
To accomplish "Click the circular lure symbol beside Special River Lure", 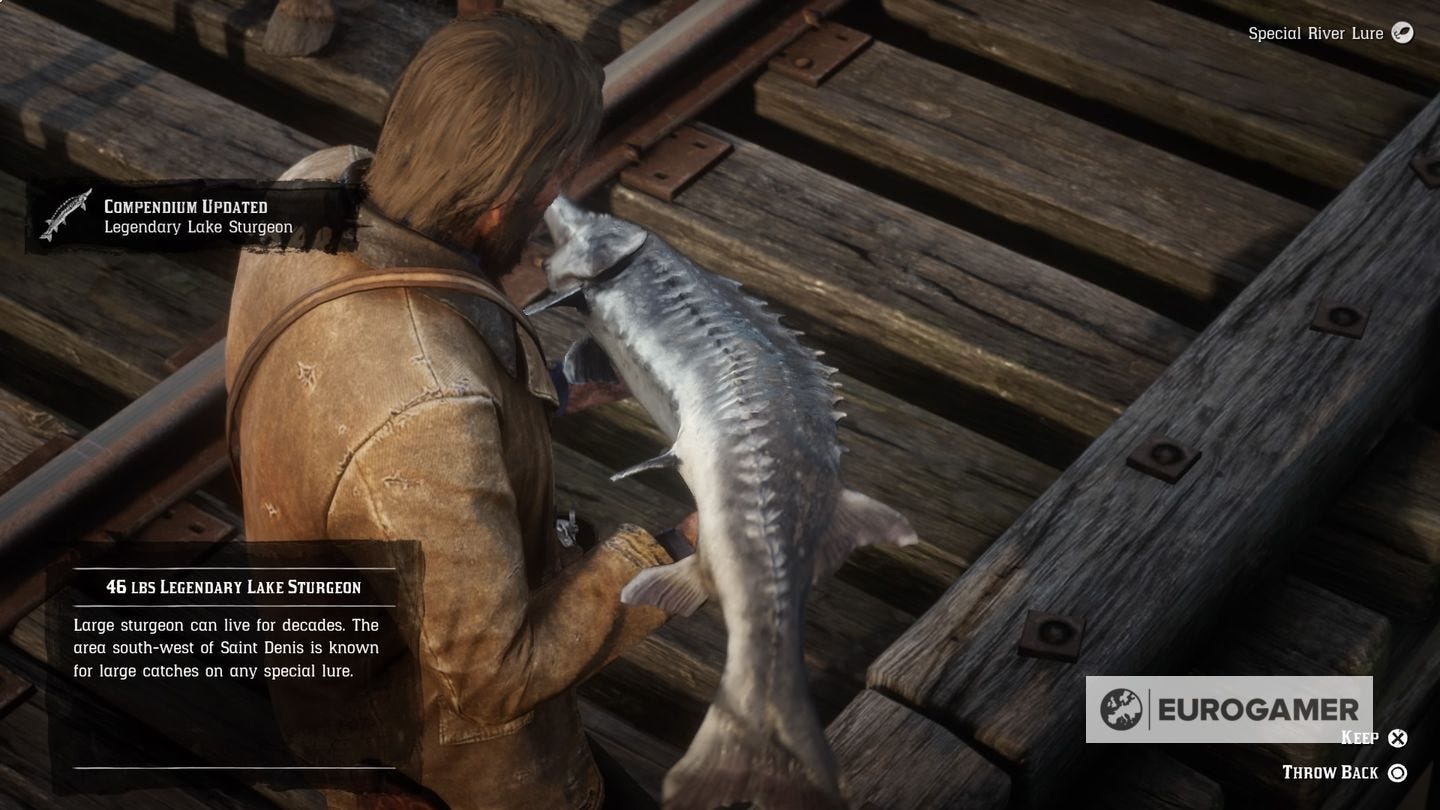I will (x=1401, y=33).
